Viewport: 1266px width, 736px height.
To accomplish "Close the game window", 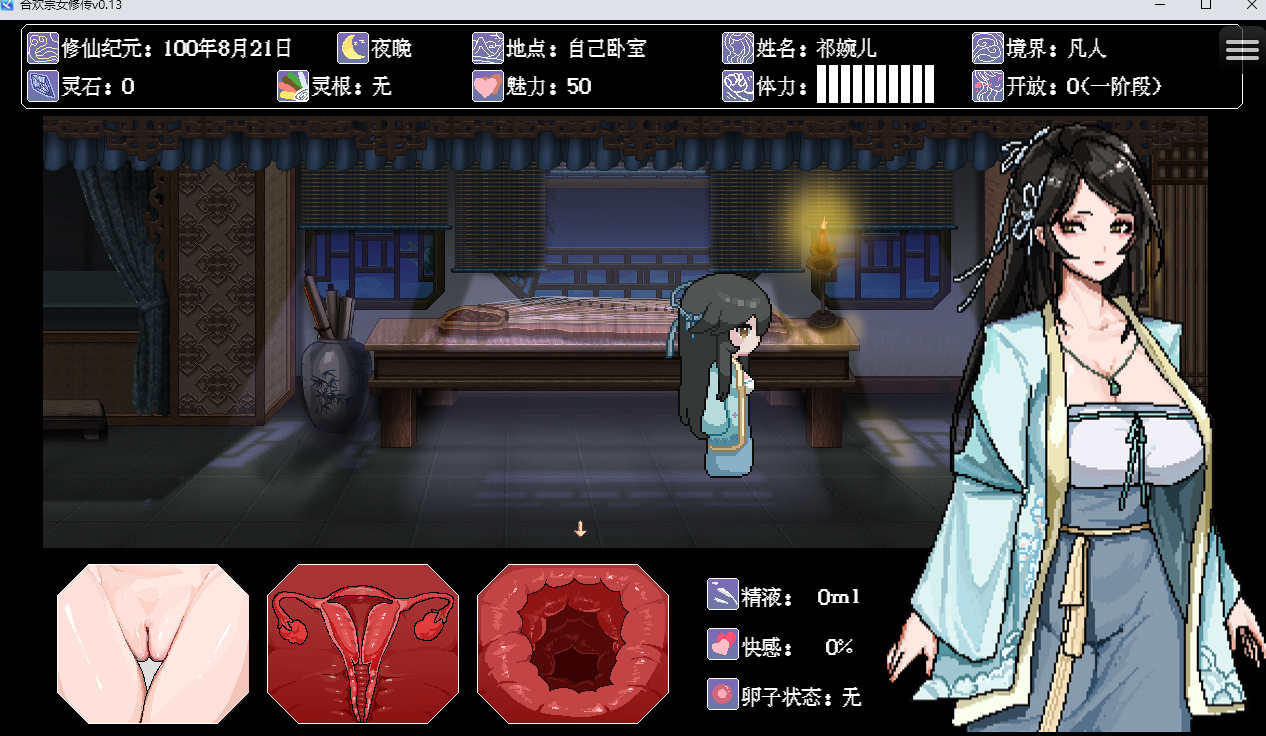I will [x=1251, y=6].
